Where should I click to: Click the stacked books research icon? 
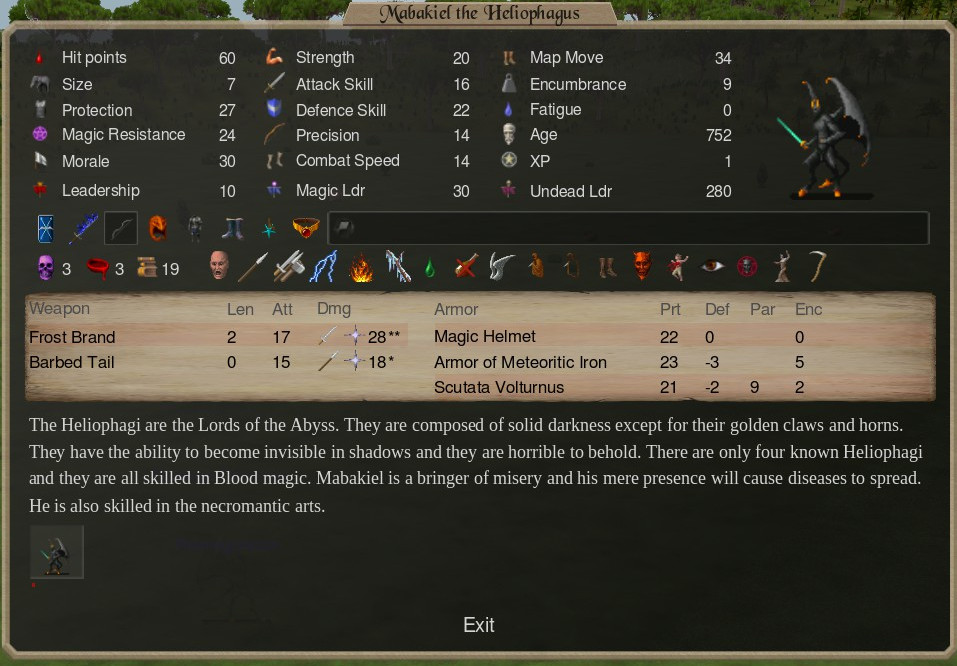(x=147, y=268)
